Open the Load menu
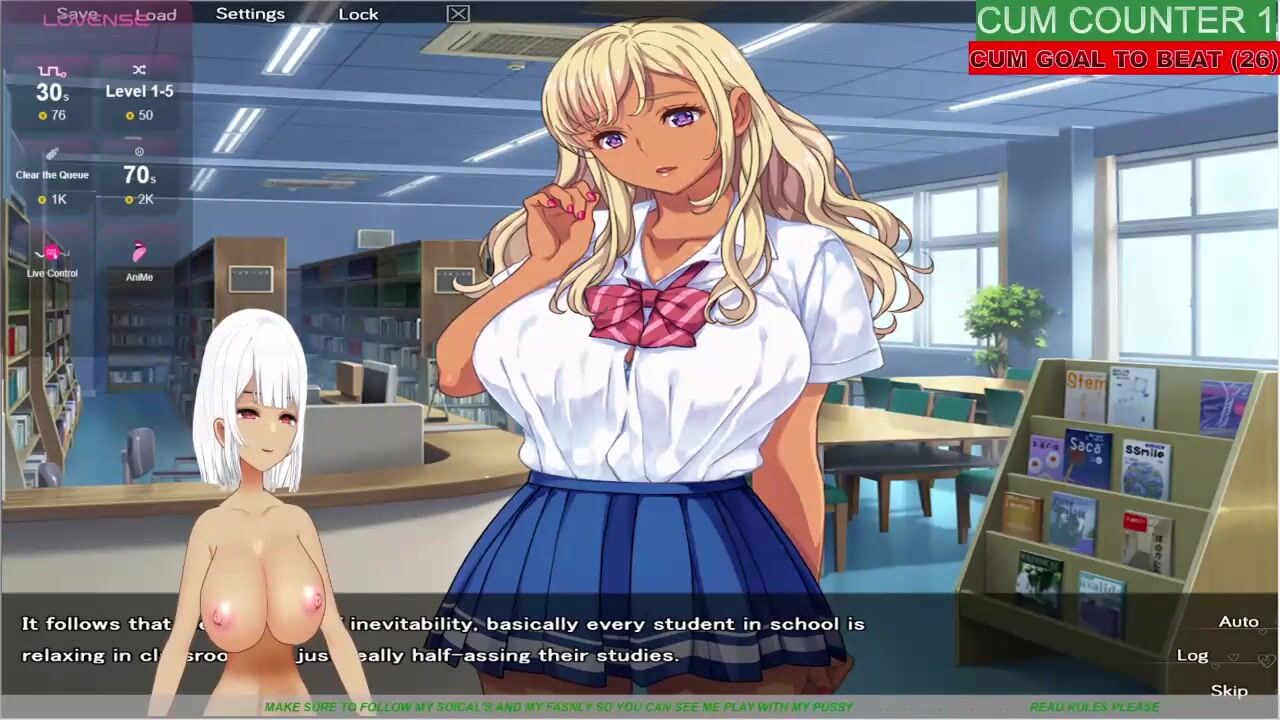 click(156, 14)
